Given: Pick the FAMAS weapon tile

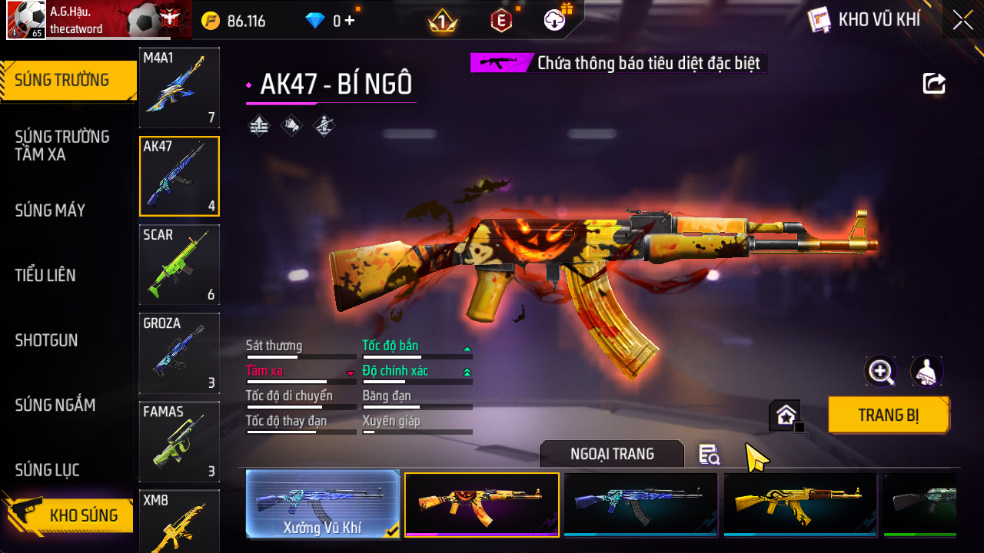Looking at the screenshot, I should (x=179, y=440).
